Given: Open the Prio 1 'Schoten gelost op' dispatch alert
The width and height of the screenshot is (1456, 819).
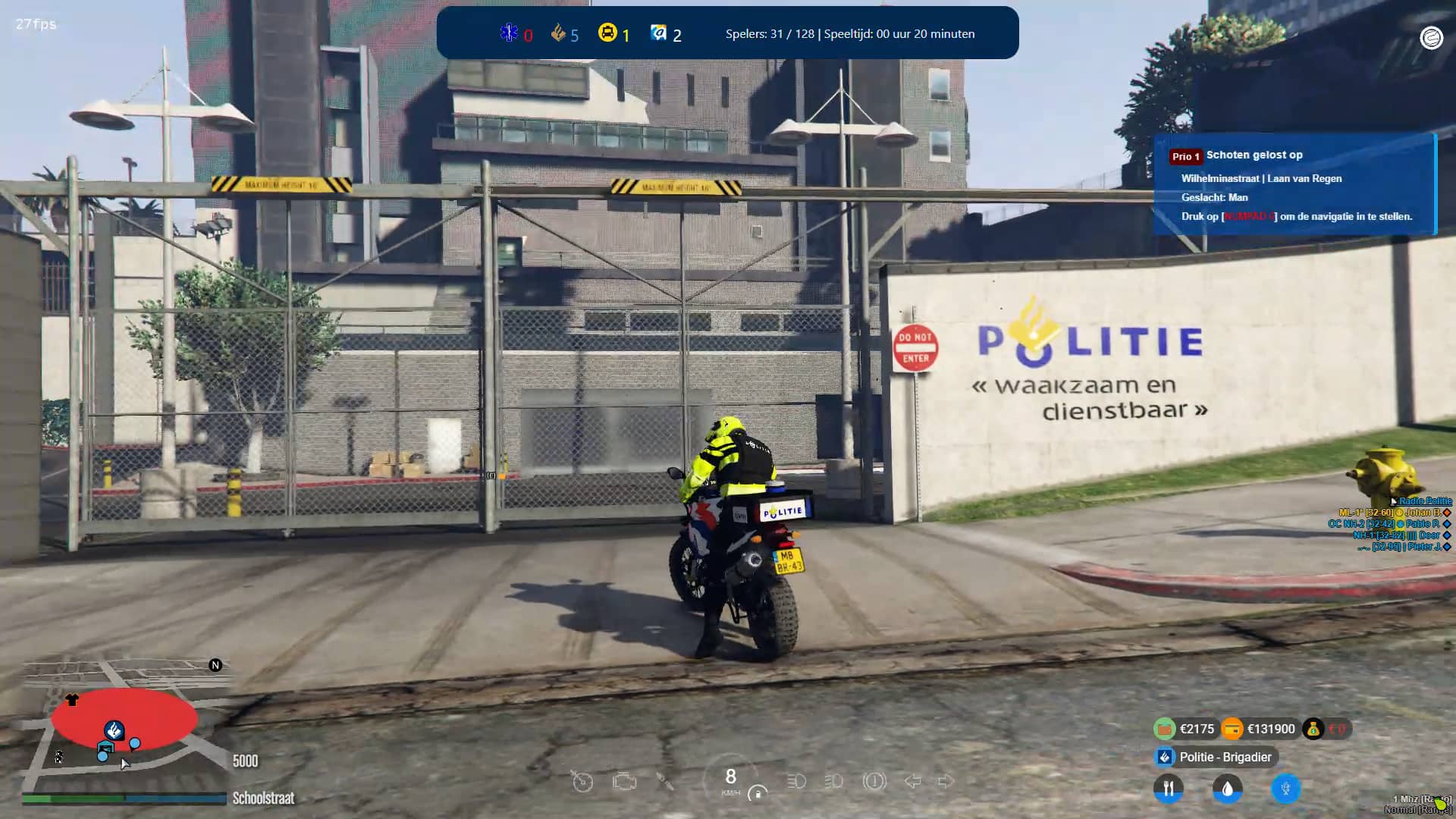Looking at the screenshot, I should (1294, 184).
